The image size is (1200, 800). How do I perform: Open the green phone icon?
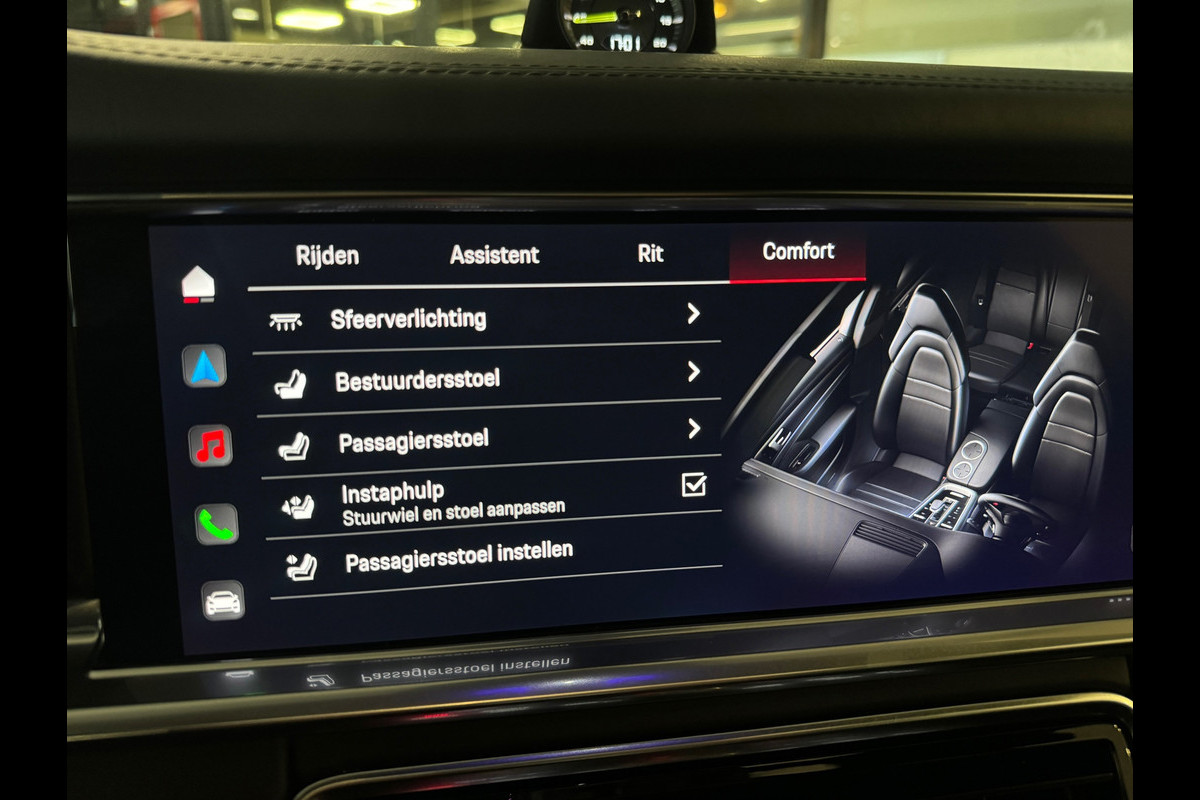click(x=216, y=524)
